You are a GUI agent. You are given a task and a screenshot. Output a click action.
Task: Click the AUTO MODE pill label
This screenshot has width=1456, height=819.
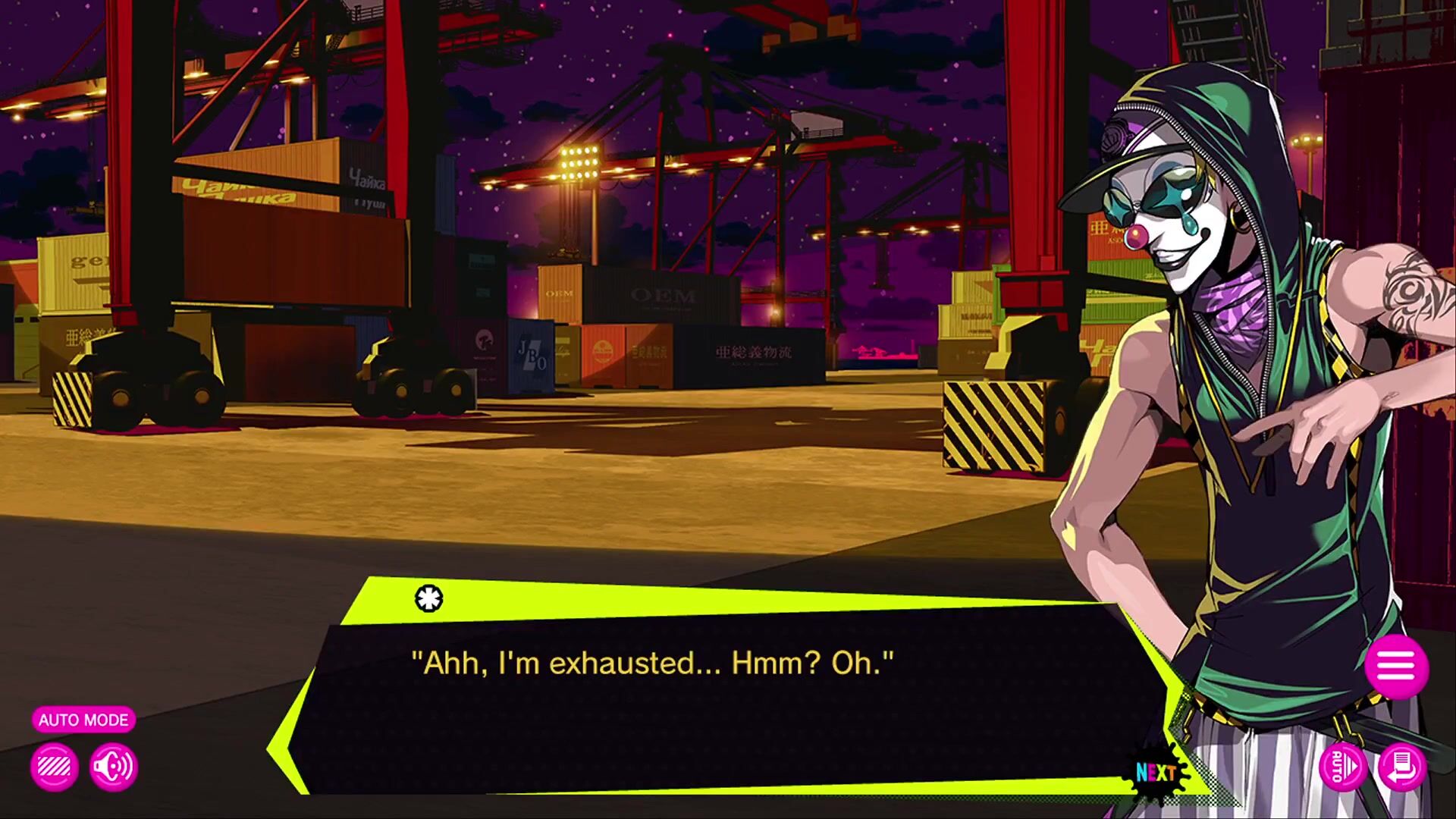pos(83,720)
